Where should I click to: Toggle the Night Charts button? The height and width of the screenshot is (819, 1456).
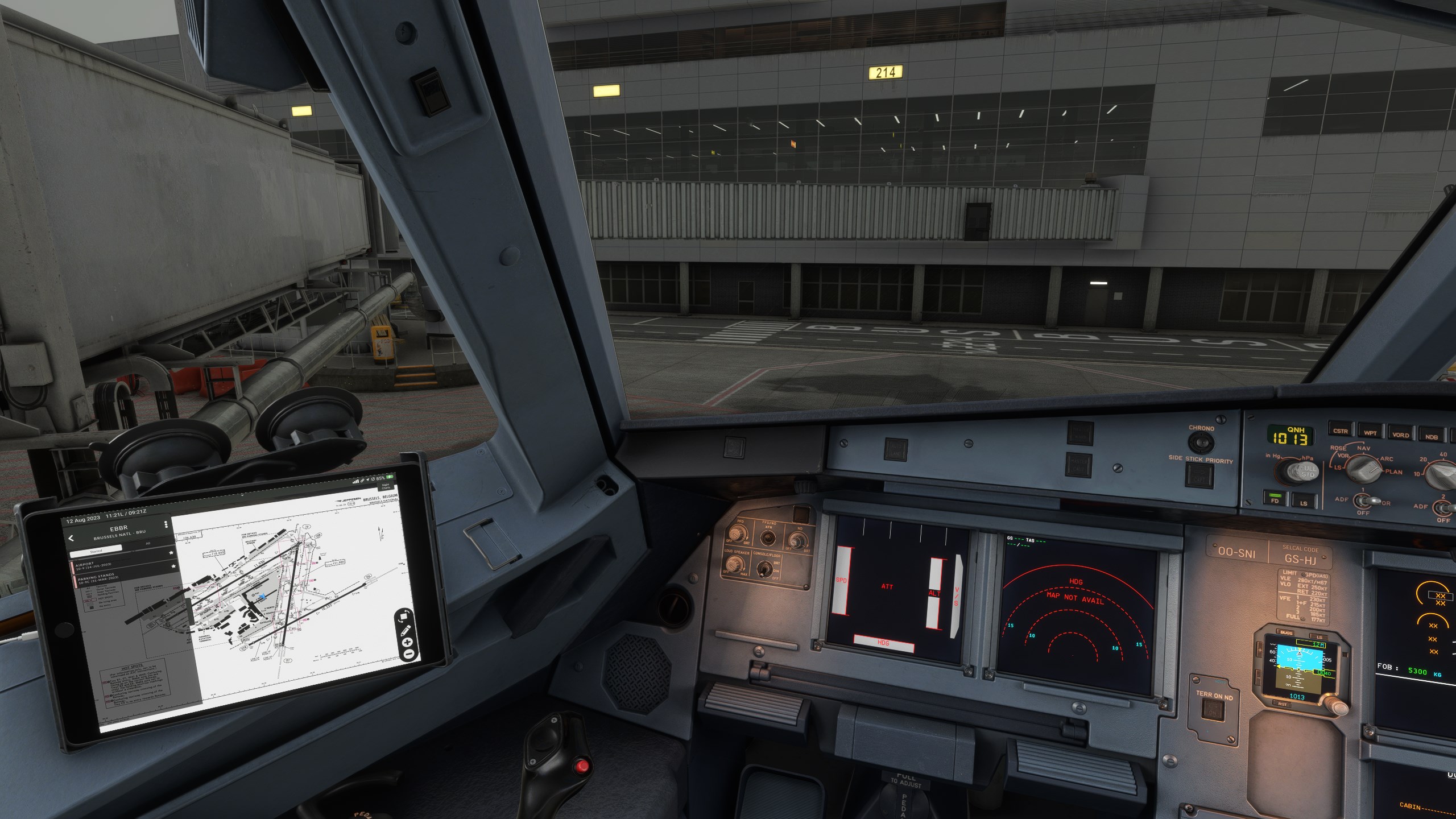coord(386,487)
